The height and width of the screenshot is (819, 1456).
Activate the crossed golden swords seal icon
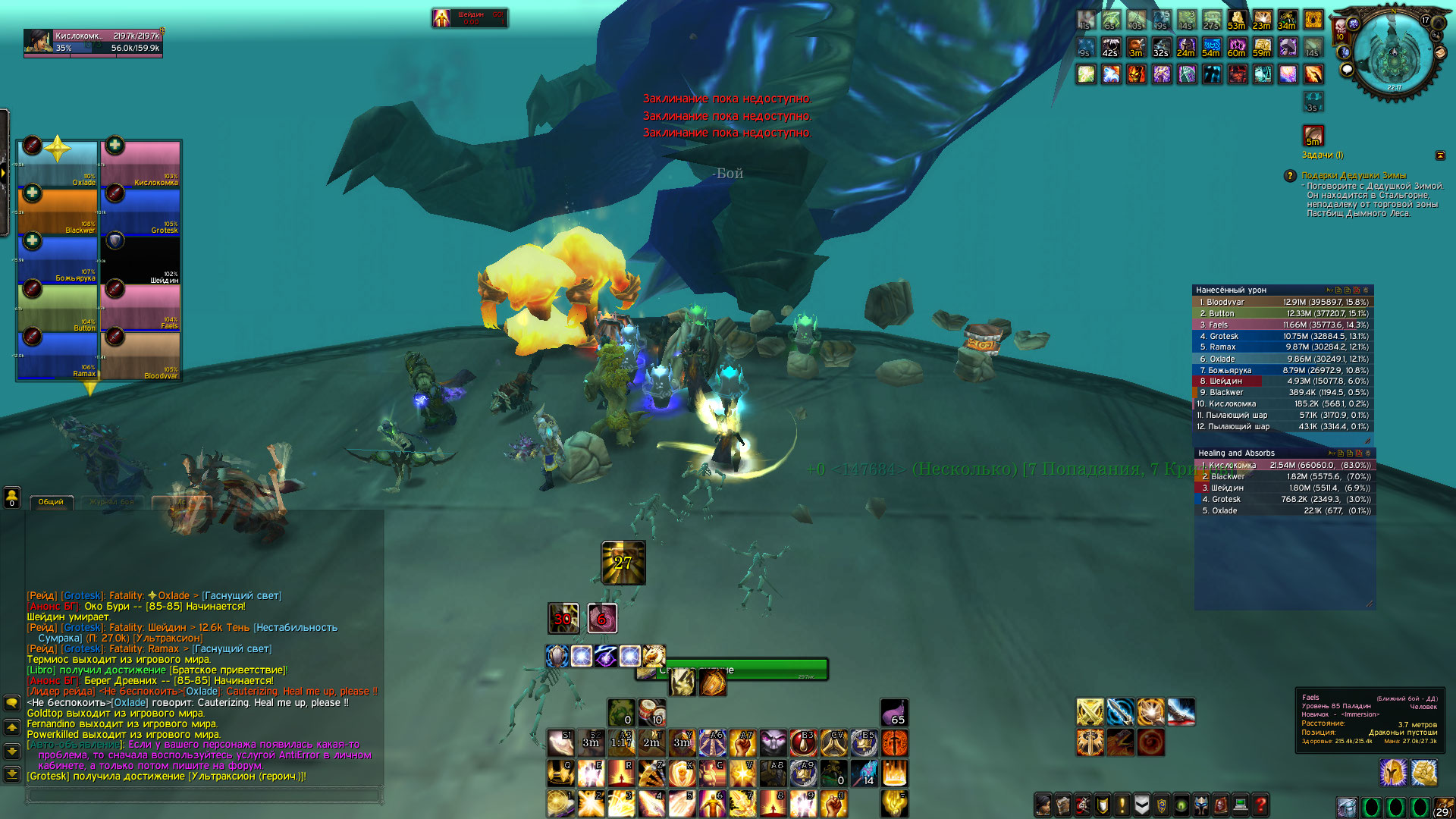tap(1090, 712)
